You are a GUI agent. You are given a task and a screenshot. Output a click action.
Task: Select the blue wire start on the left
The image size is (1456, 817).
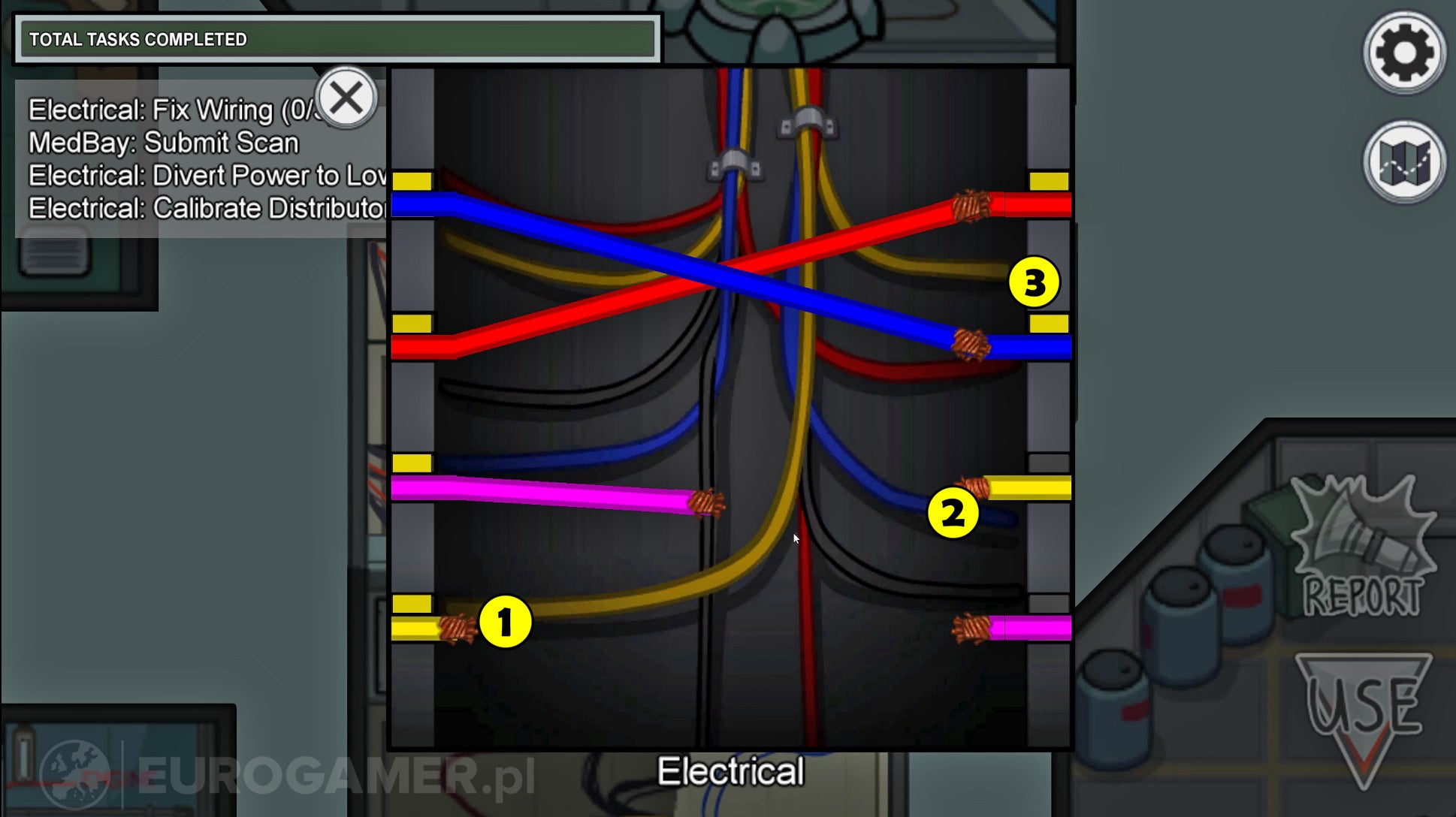[x=413, y=203]
